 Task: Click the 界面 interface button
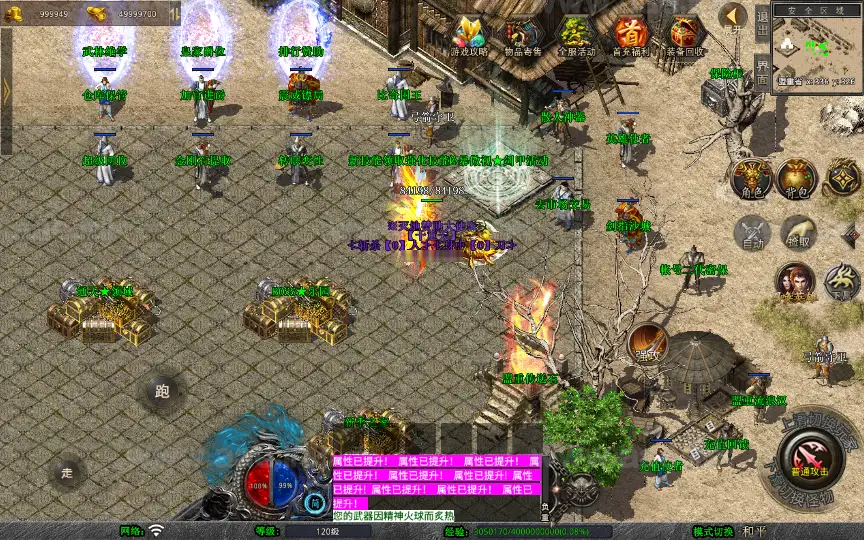762,69
